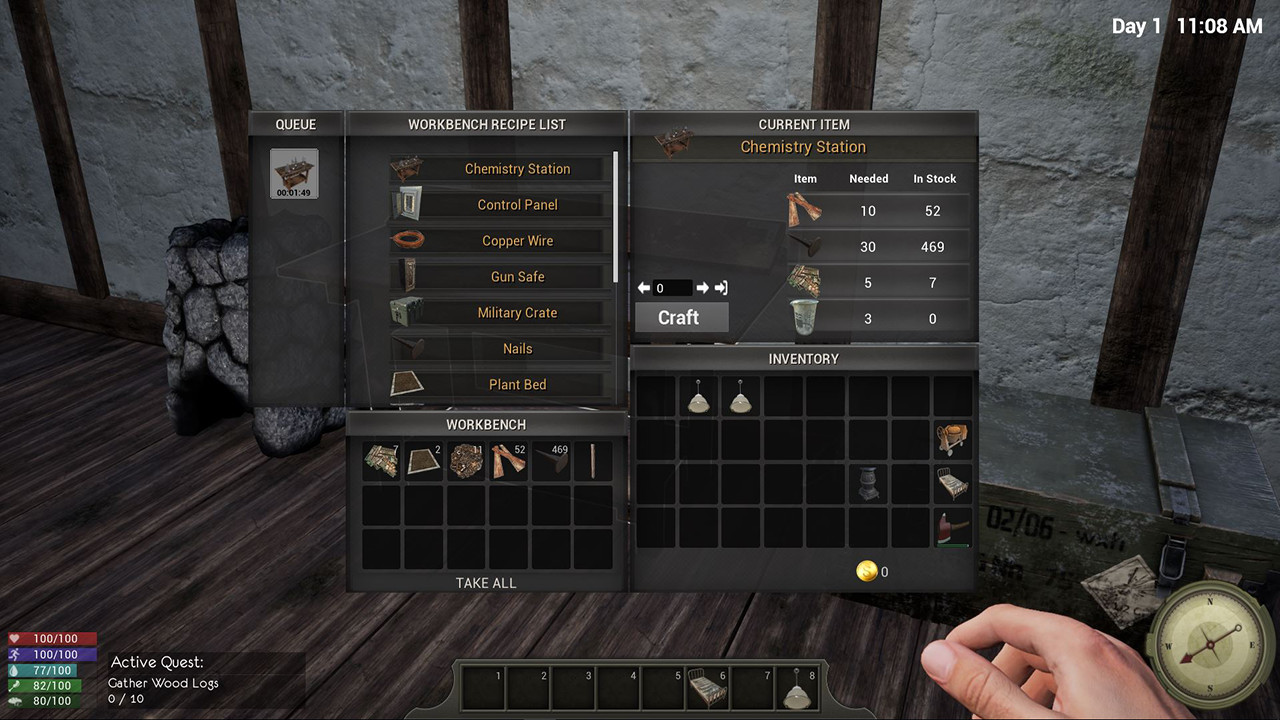Choose the Control Panel recipe
The image size is (1280, 720).
[517, 205]
